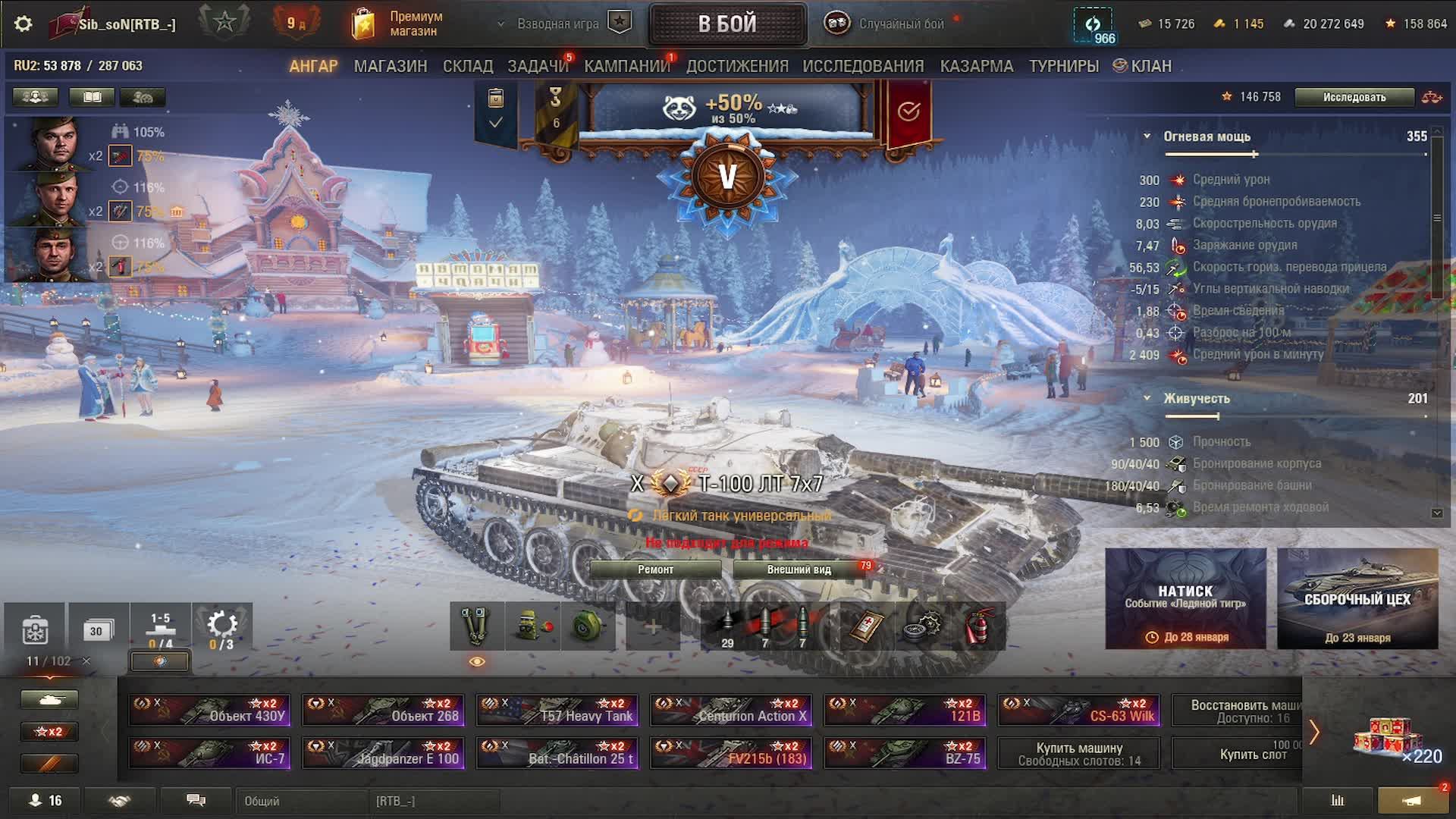Open the Натиск event banner
Viewport: 1456px width, 819px height.
point(1185,598)
